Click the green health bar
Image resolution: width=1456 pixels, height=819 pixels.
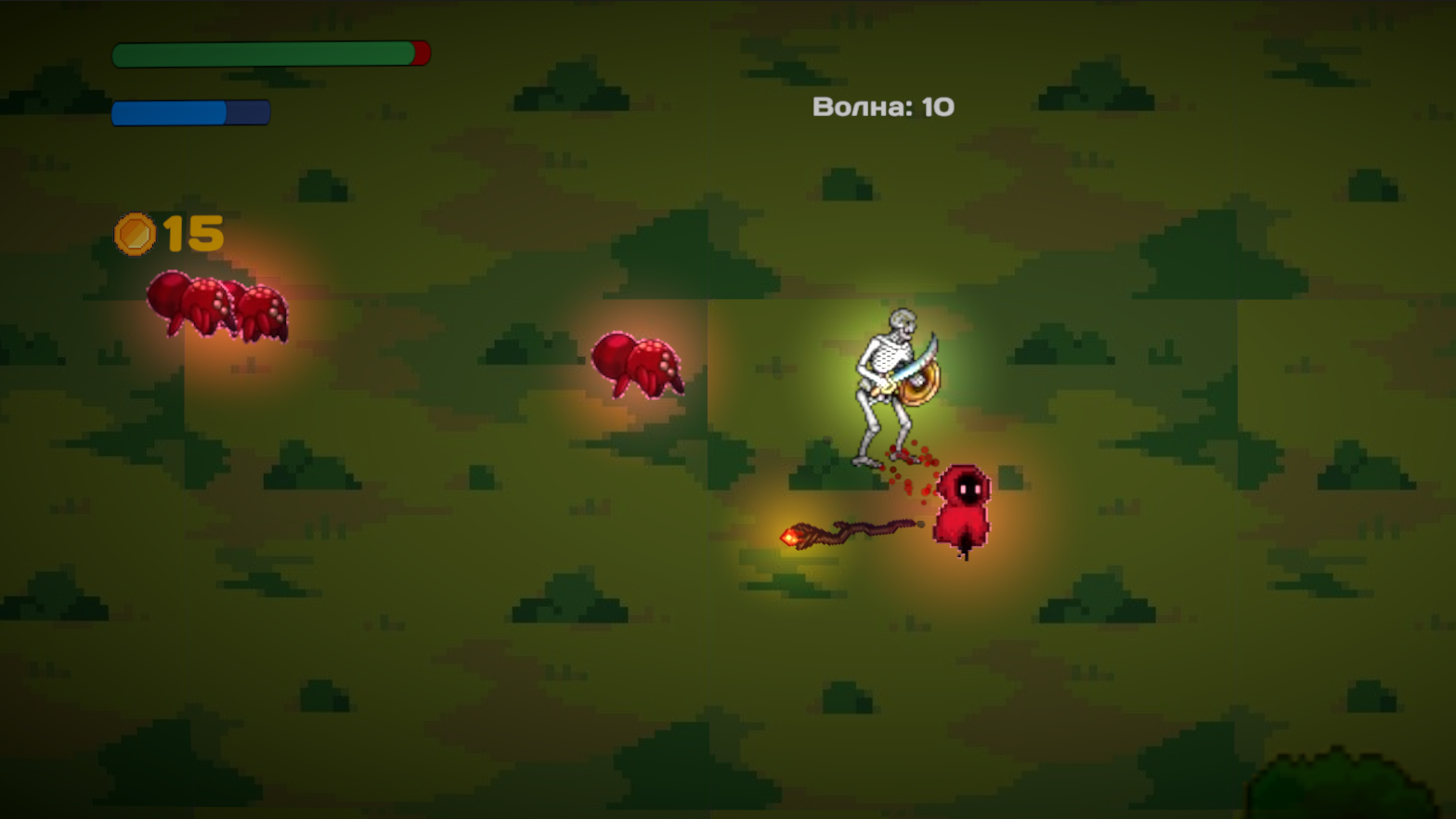pos(260,54)
